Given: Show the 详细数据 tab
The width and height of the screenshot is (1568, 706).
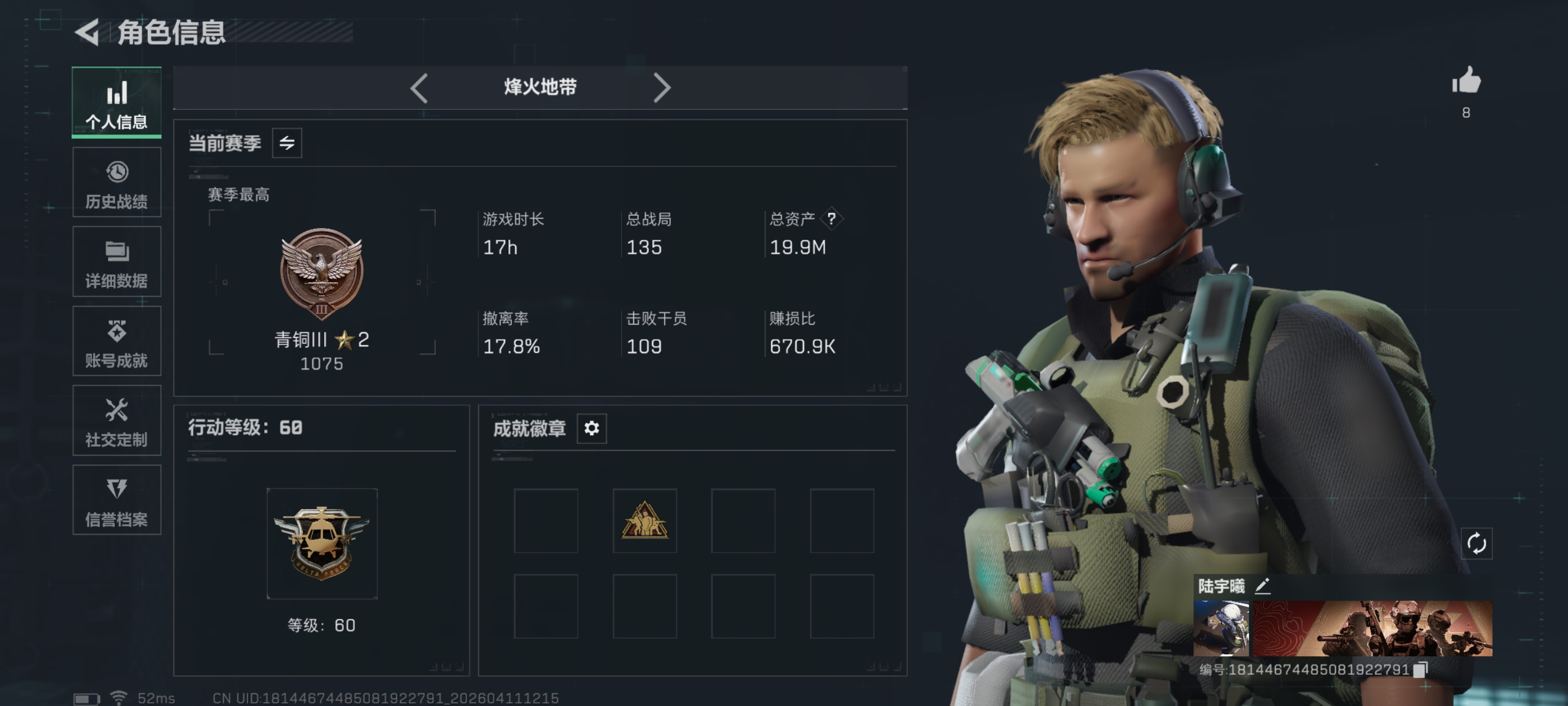Looking at the screenshot, I should 116,262.
